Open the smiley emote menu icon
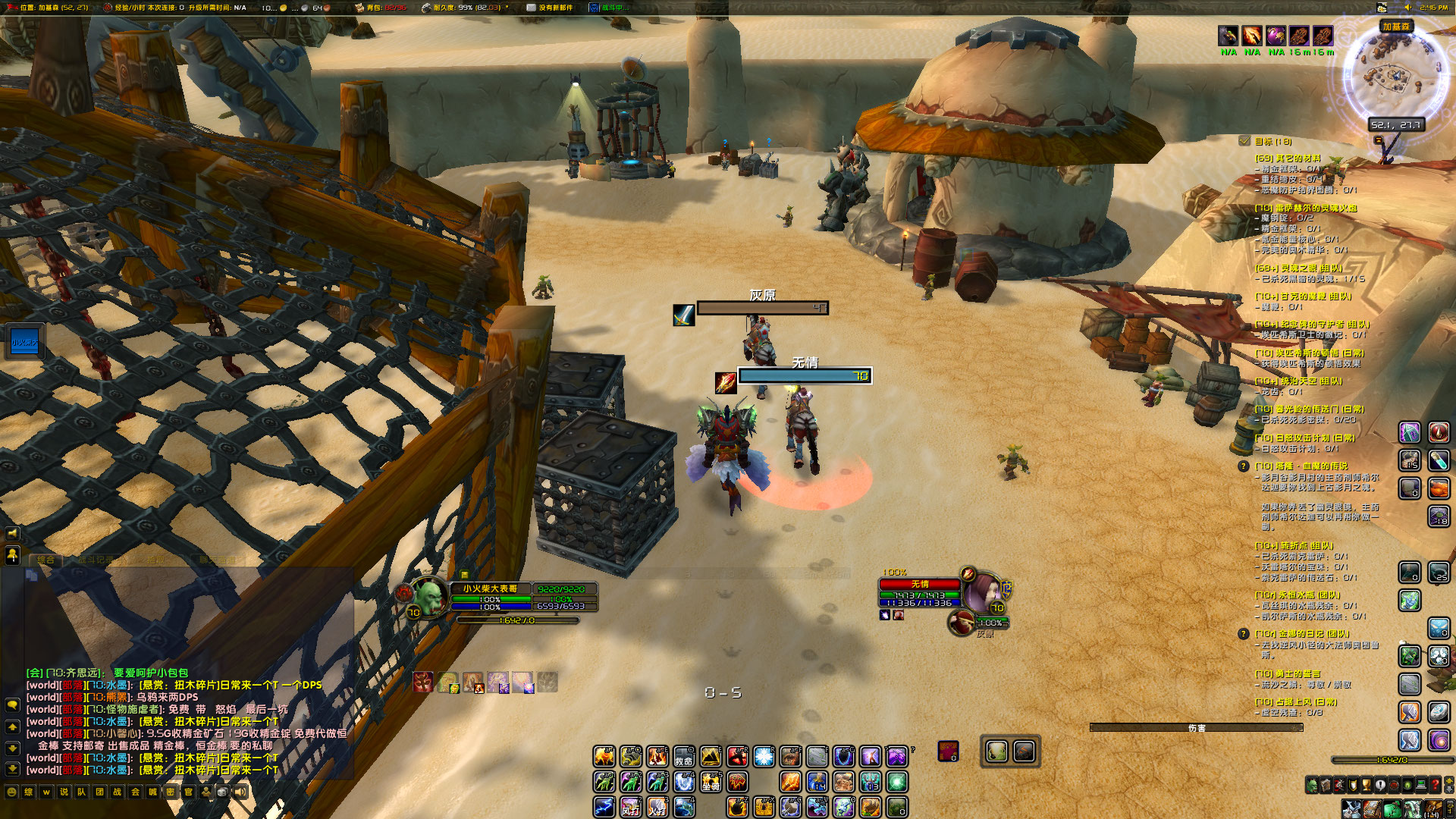The width and height of the screenshot is (1456, 819). [11, 791]
